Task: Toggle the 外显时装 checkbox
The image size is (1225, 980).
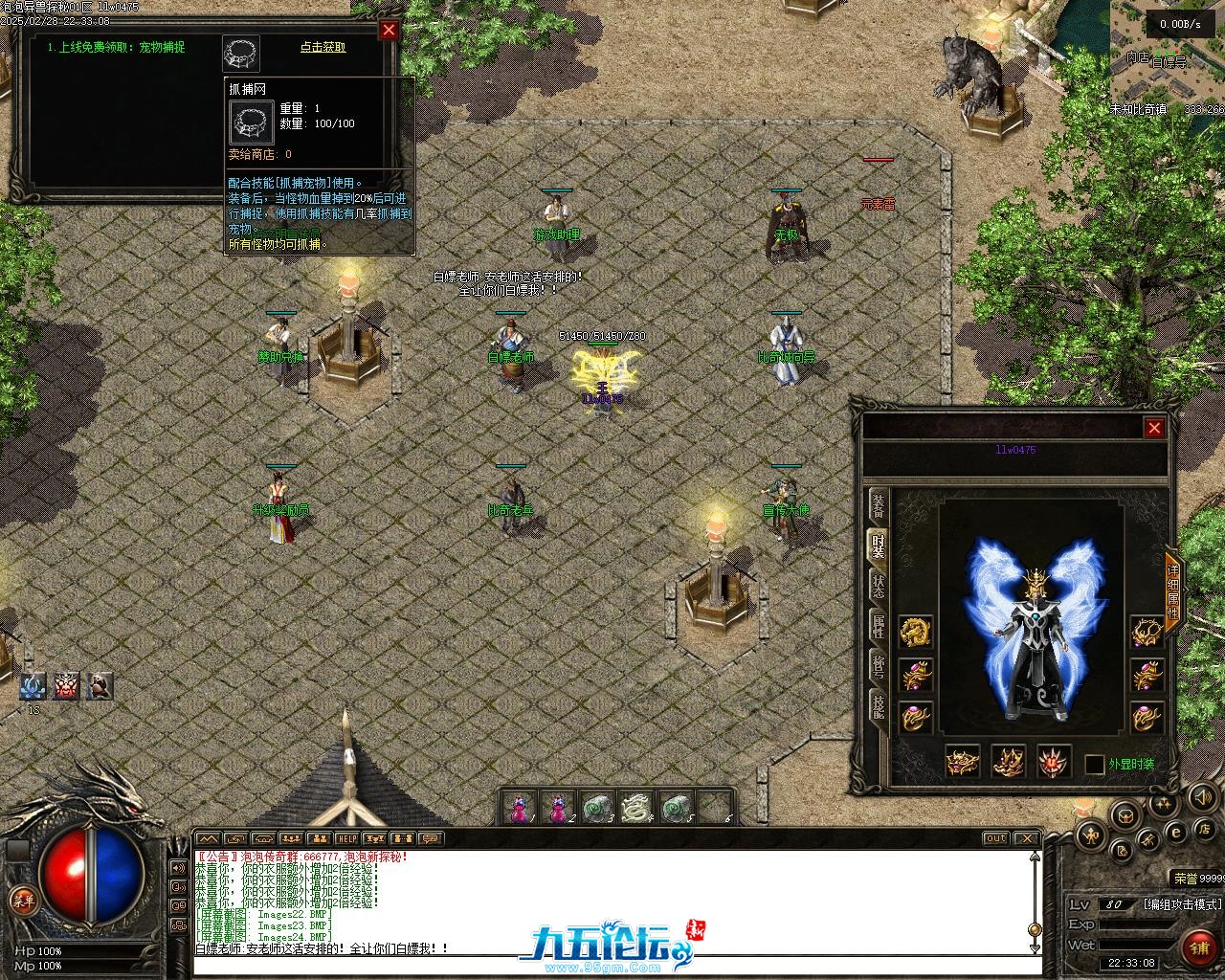Action: (1095, 764)
